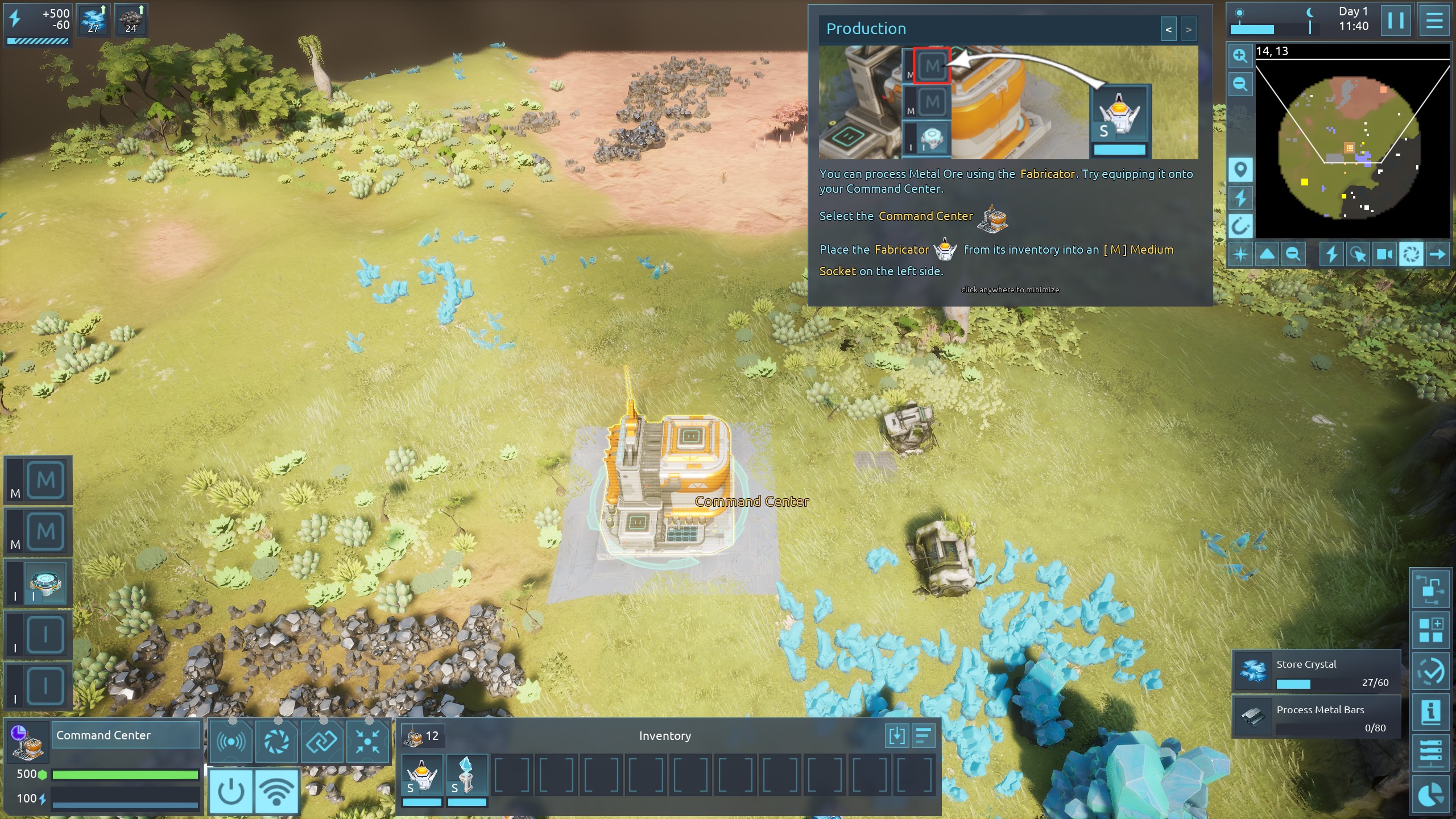Select the crystal miner item in inventory
Screen dimensions: 1456x819
click(x=466, y=776)
